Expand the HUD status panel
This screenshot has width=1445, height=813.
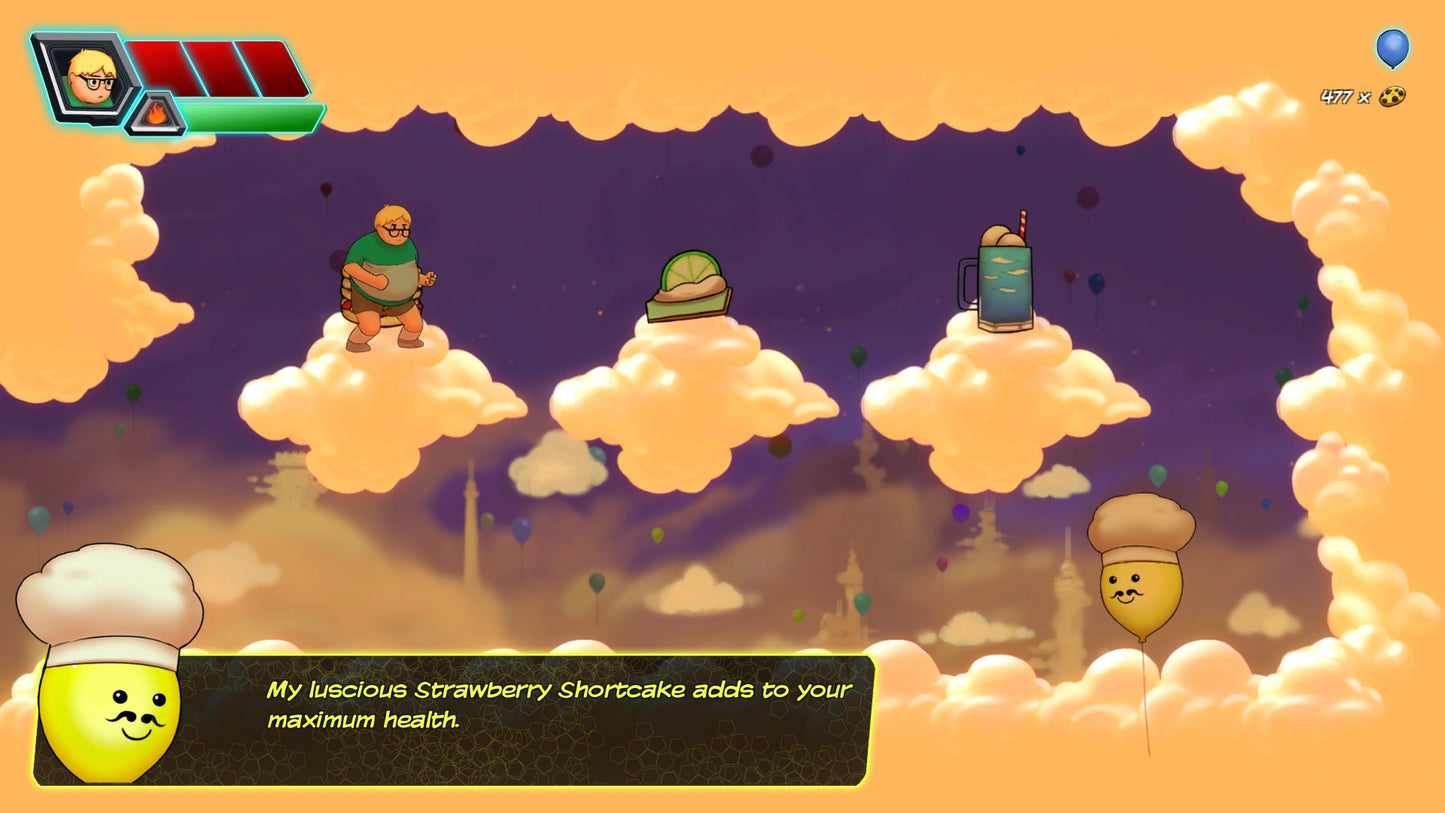(x=175, y=80)
